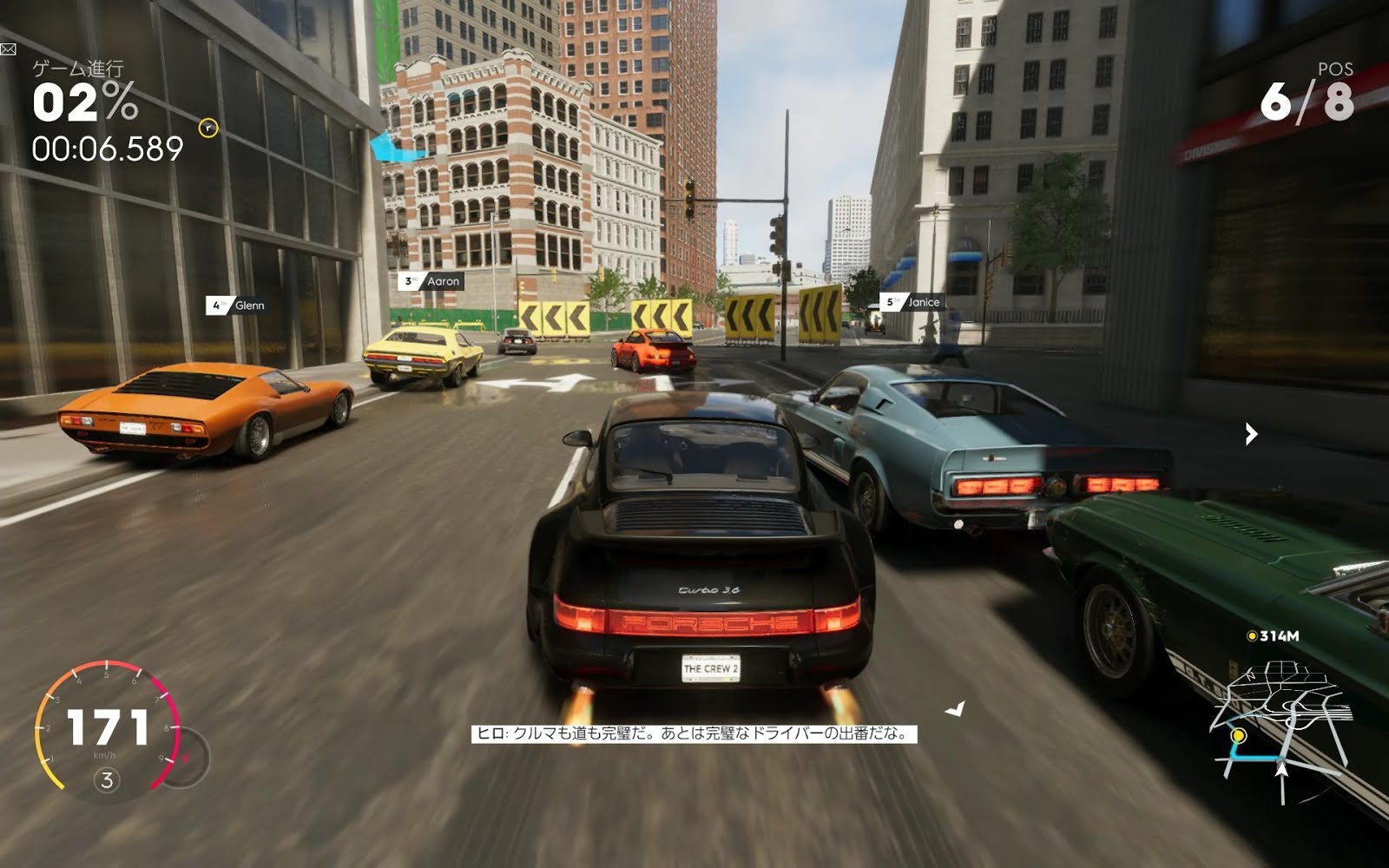Click the player arrow marker on the minimap
The width and height of the screenshot is (1389, 868).
tap(1282, 771)
